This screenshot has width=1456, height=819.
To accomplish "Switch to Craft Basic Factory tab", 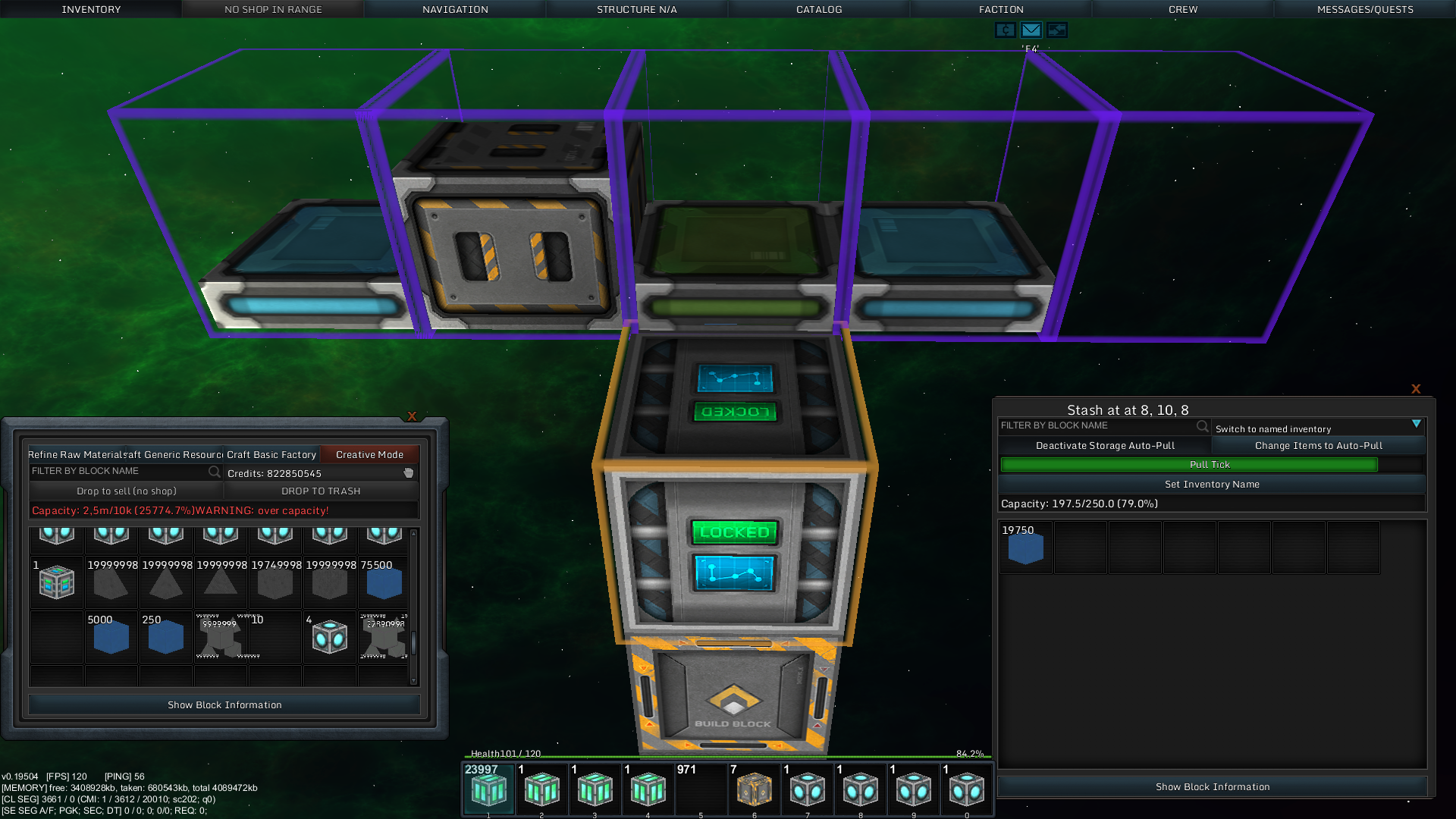I will (271, 454).
